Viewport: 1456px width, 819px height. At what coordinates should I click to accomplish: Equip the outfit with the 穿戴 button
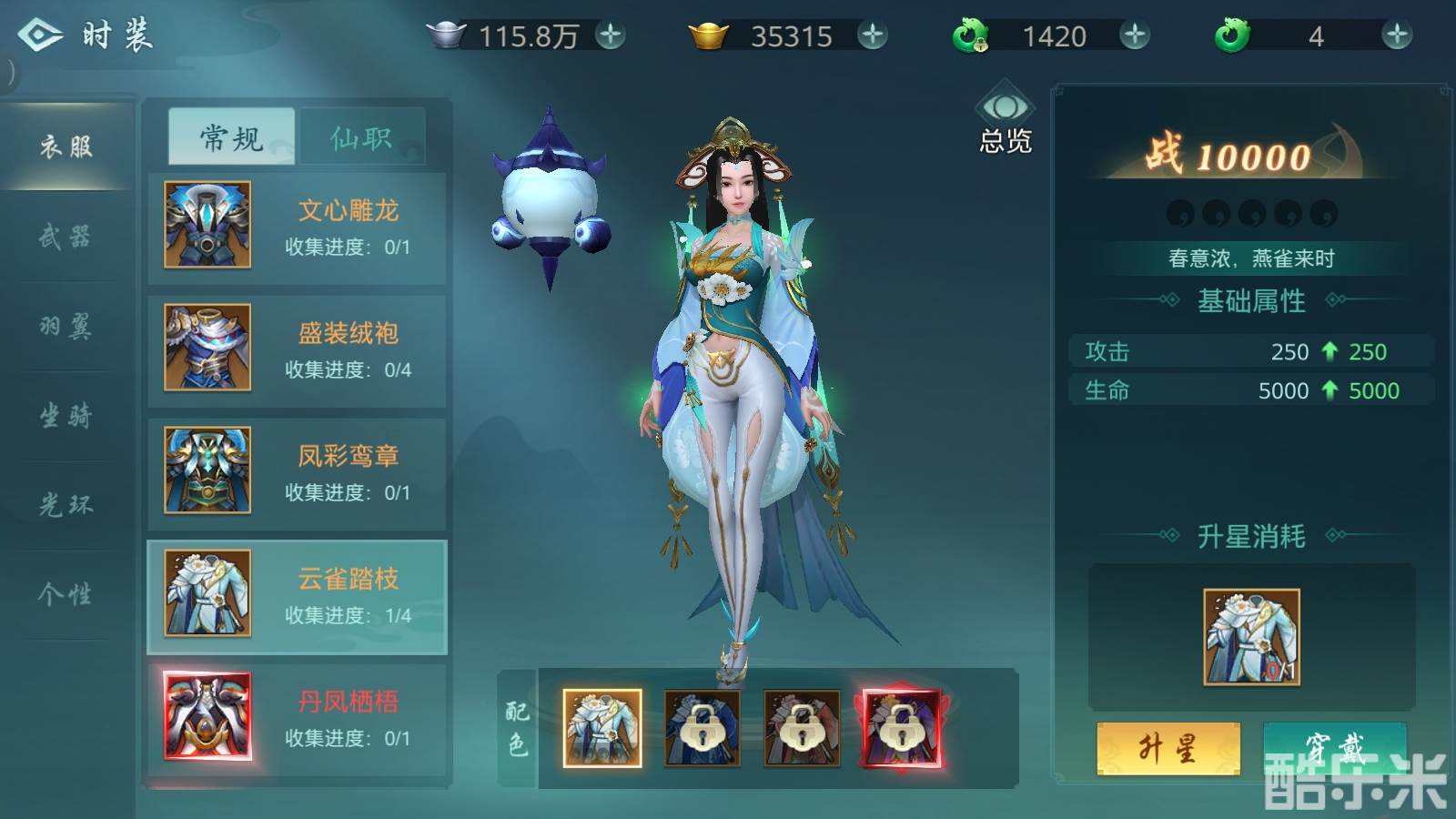pos(1334,749)
